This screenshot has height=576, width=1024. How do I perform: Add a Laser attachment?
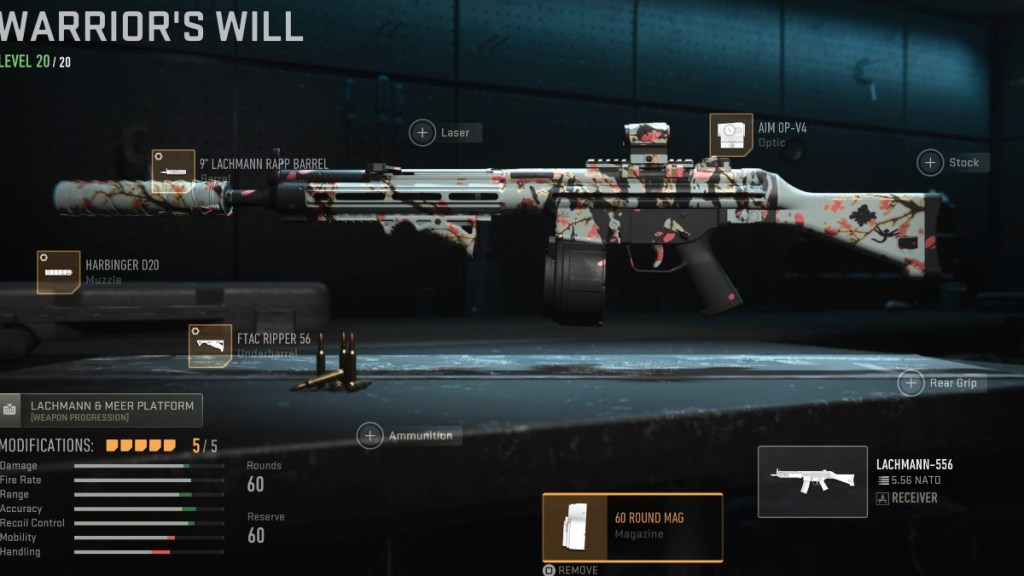click(423, 132)
